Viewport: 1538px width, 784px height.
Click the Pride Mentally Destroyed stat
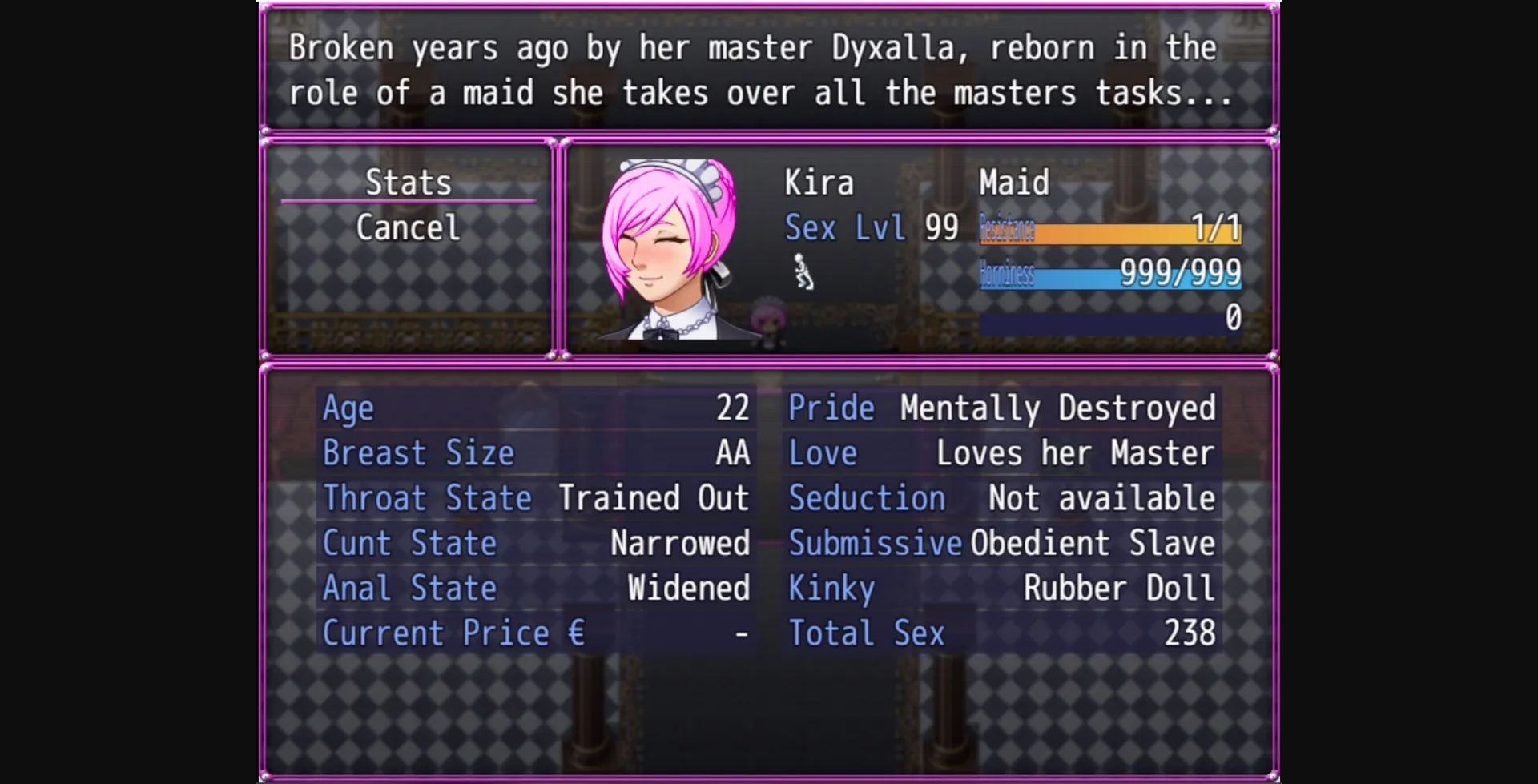(1001, 408)
